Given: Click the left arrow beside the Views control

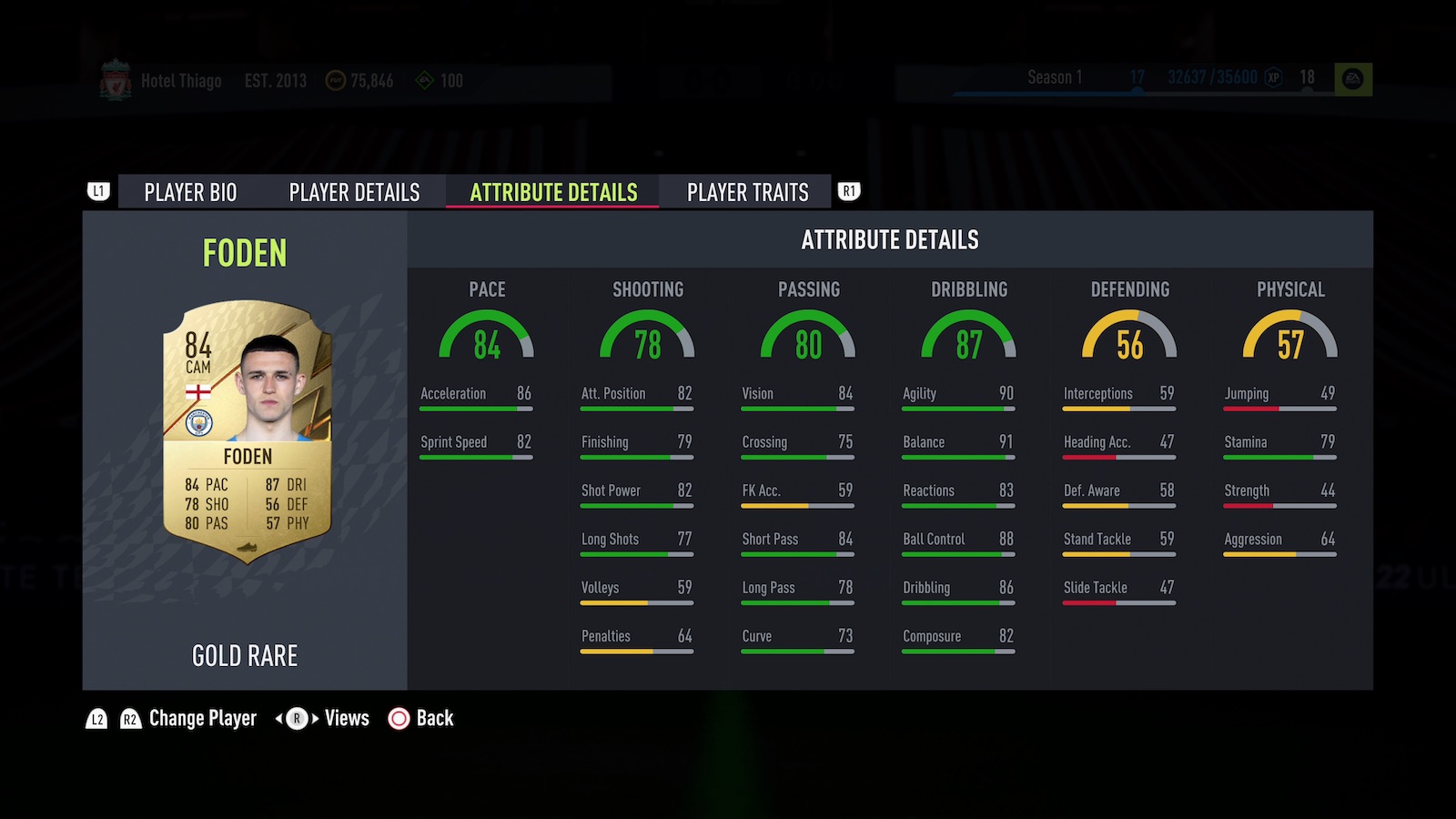Looking at the screenshot, I should (279, 719).
